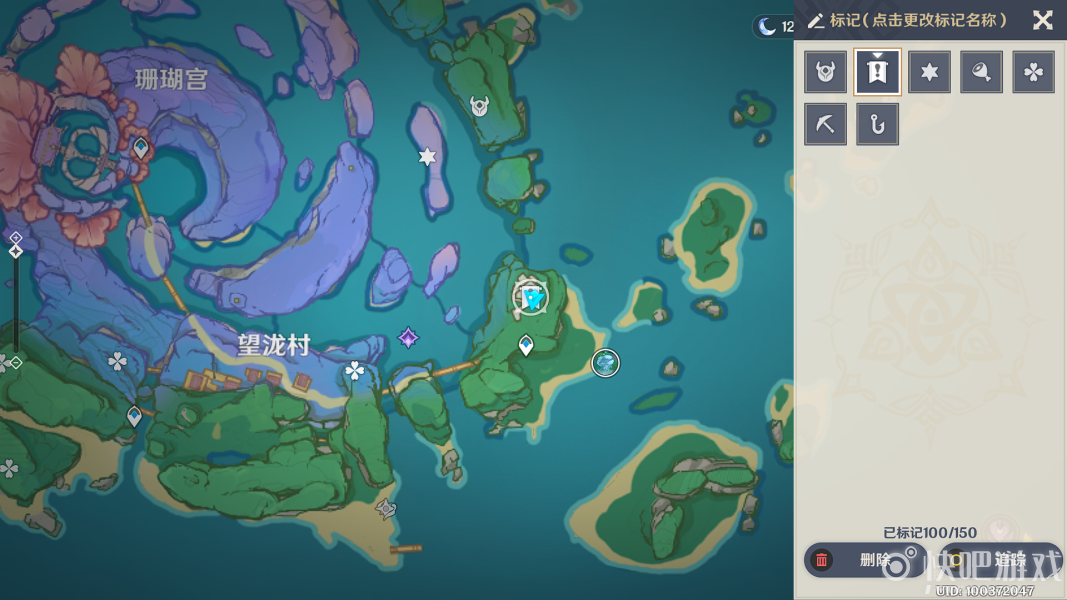Viewport: 1067px width, 600px height.
Task: Track the marker with the 追踪 button
Action: point(1000,560)
